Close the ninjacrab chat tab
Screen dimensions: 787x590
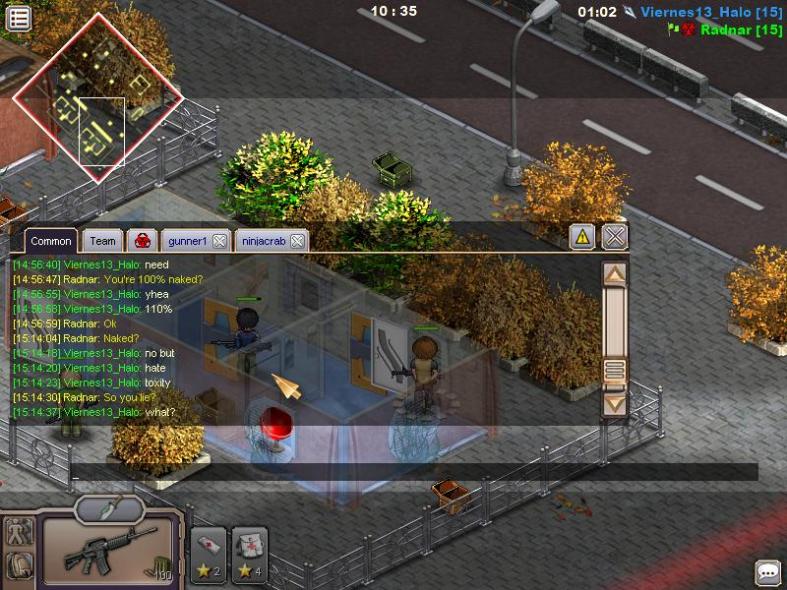click(x=297, y=241)
